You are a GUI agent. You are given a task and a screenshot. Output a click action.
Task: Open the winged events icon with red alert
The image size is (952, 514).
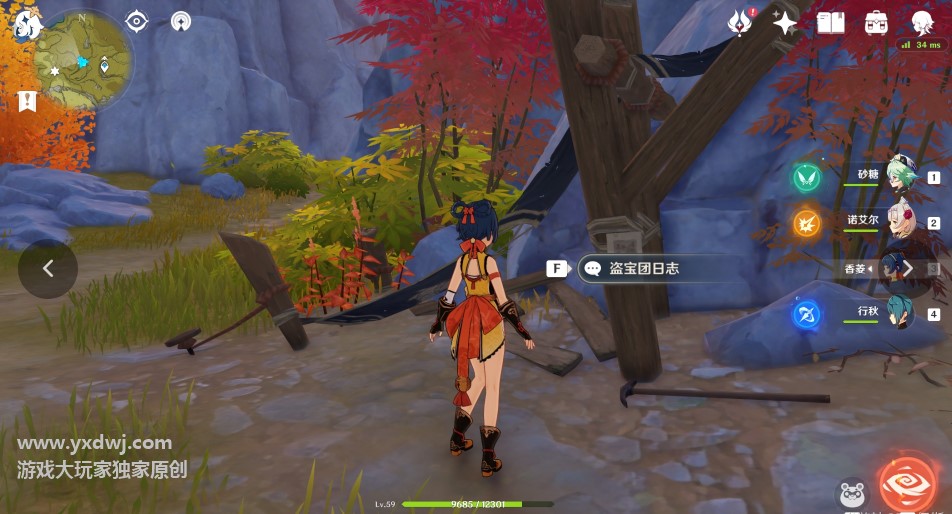pyautogui.click(x=742, y=22)
